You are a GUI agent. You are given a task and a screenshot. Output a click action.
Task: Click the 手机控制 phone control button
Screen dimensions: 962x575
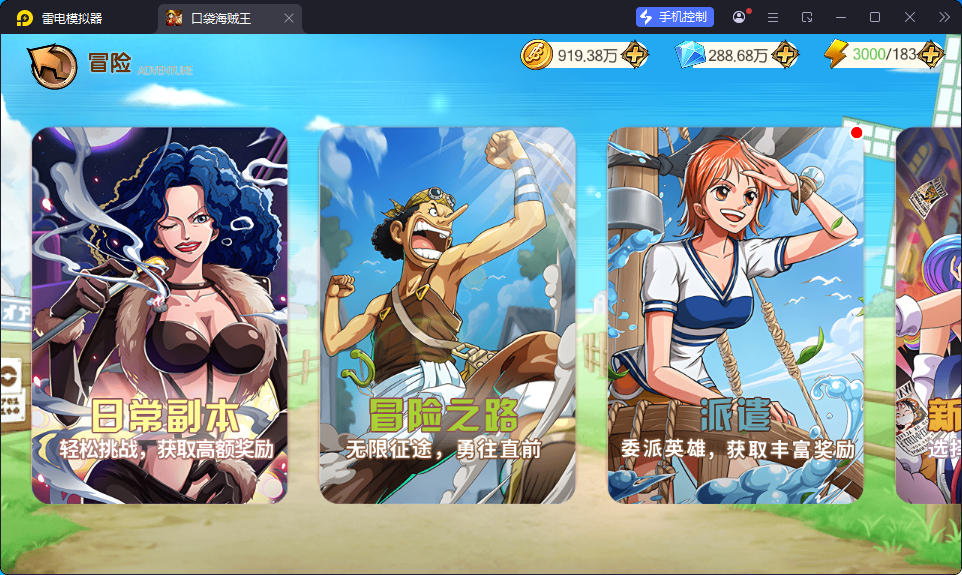click(x=674, y=17)
